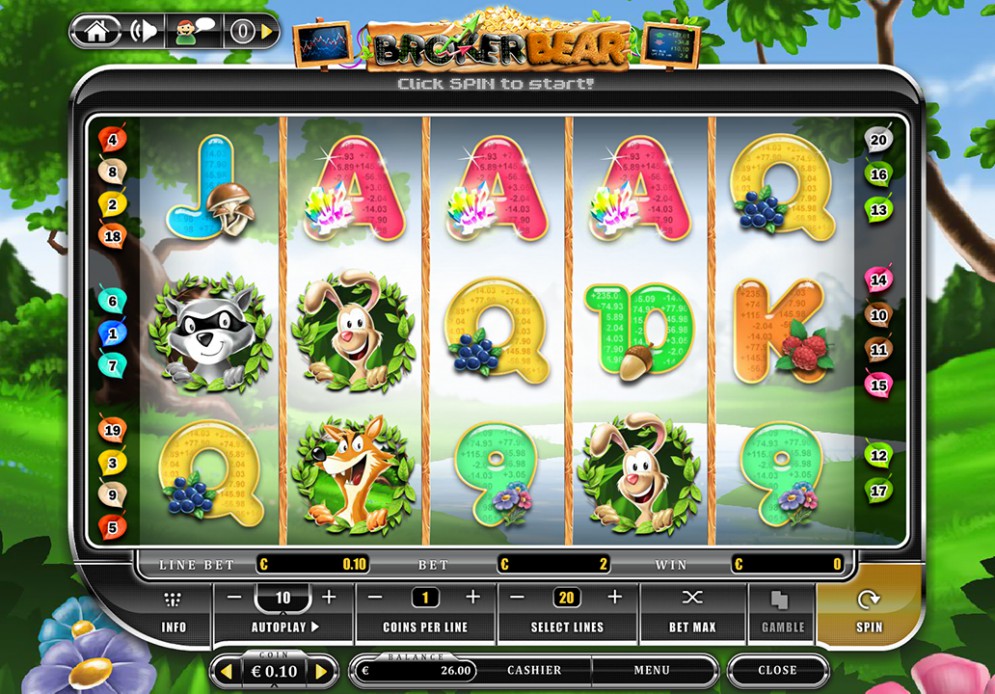995x694 pixels.
Task: Open the CASHIER
Action: coord(534,670)
